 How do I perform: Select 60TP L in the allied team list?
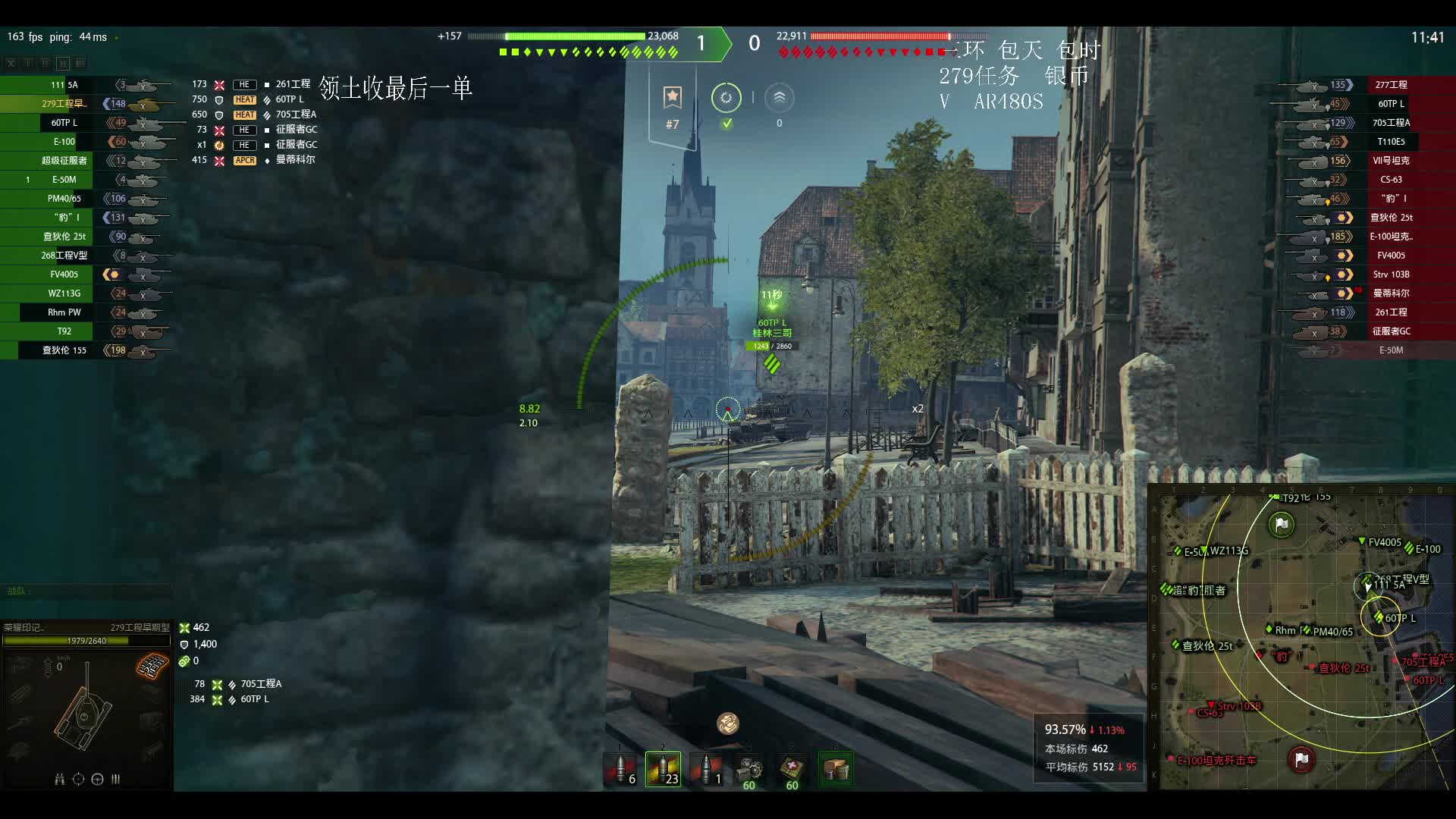[x=64, y=123]
